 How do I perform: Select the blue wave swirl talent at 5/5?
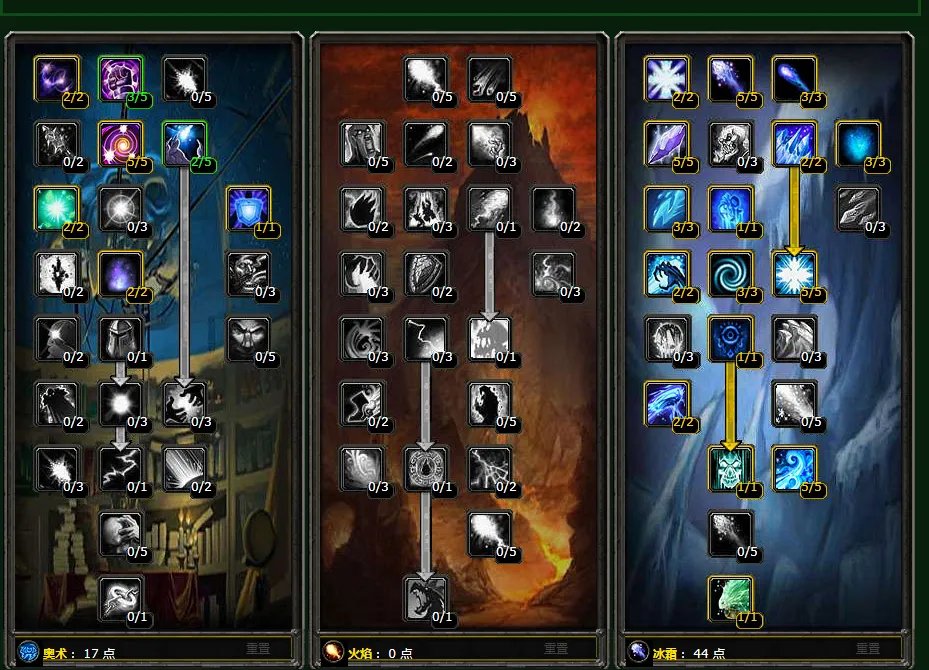(x=794, y=468)
